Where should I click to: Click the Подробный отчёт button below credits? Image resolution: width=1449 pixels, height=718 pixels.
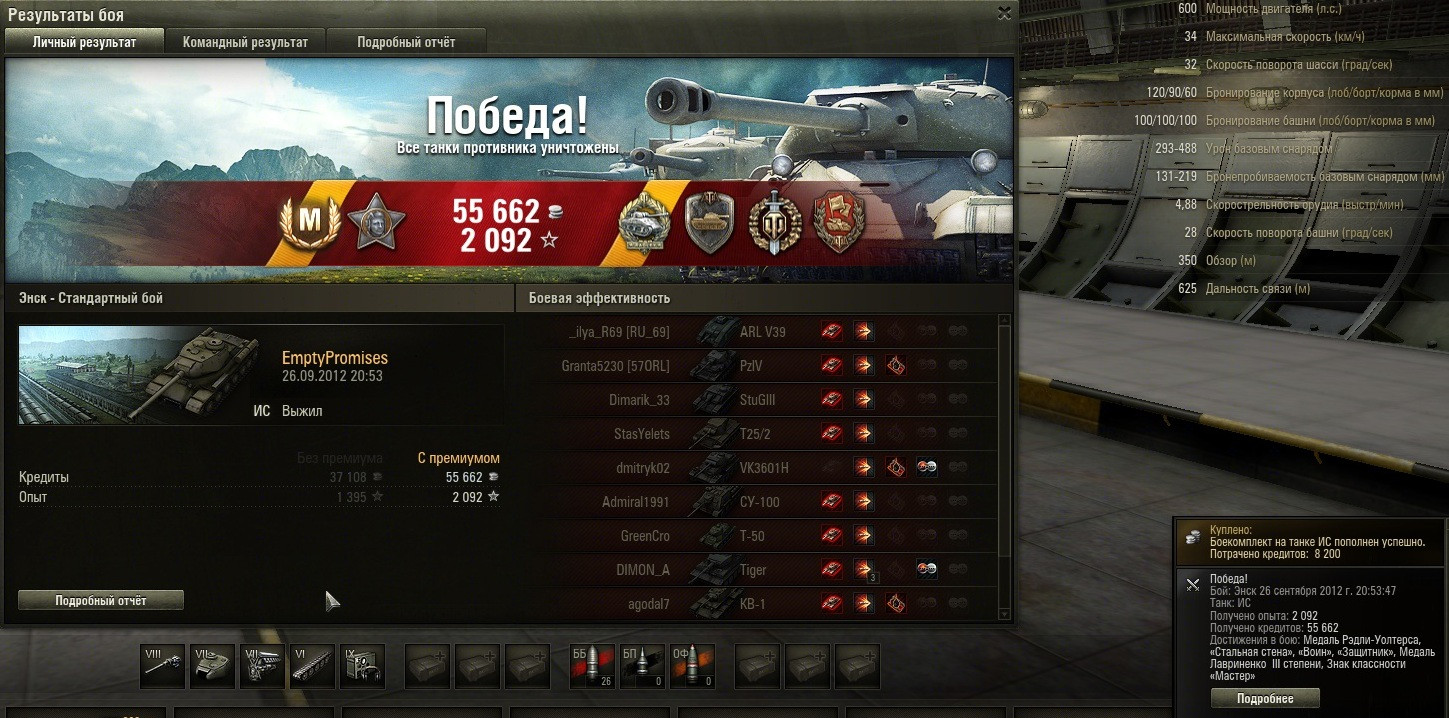[101, 600]
